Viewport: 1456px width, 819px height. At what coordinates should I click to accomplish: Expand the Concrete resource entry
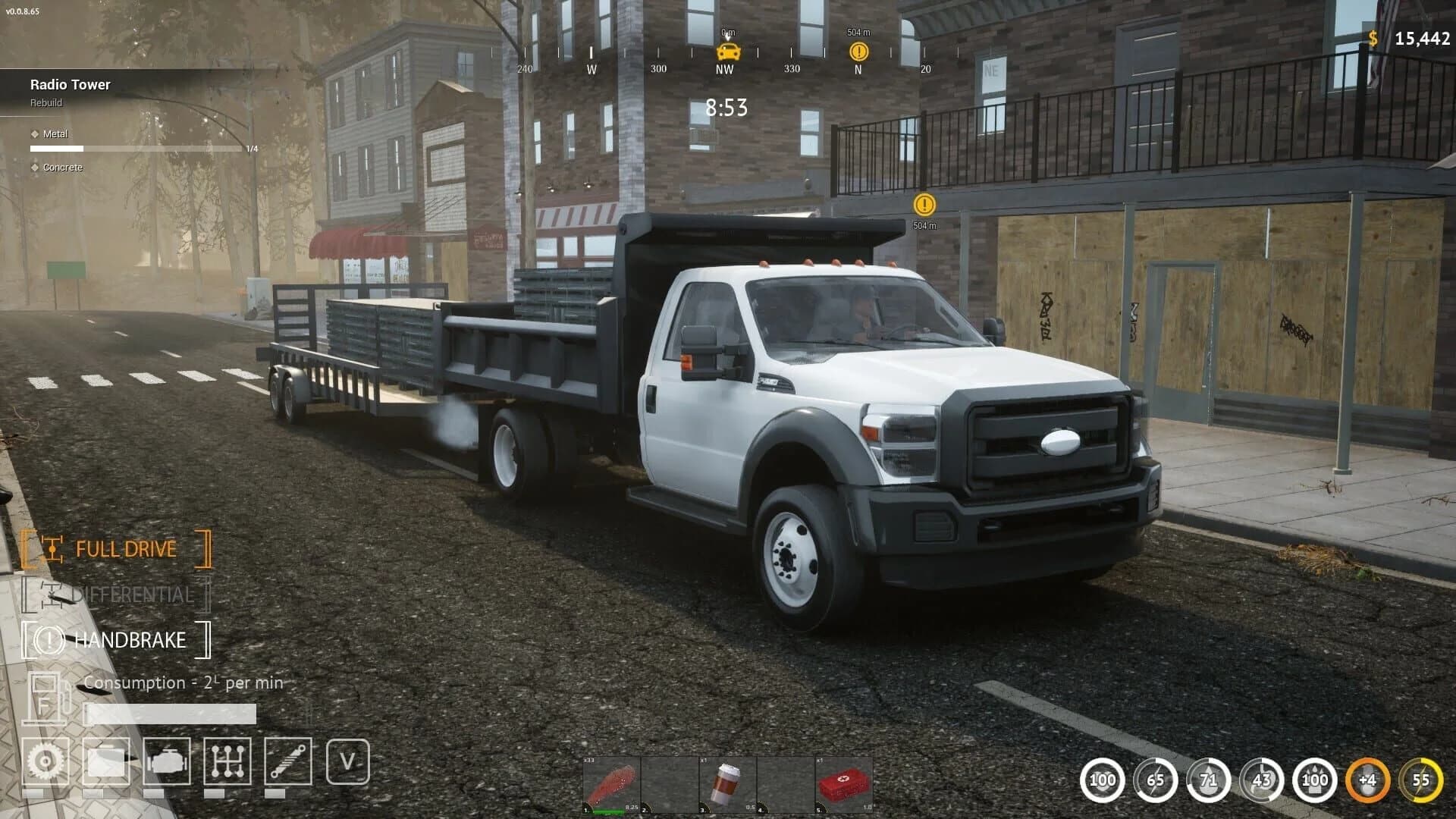[62, 167]
